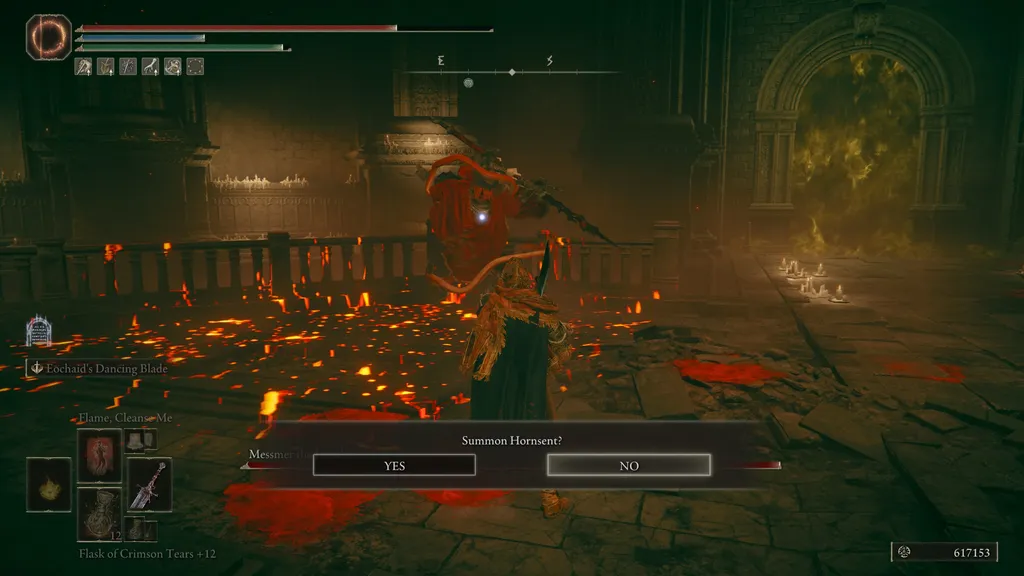The image size is (1024, 576).
Task: Choose NO on the Summon Hornsent prompt
Action: point(628,465)
